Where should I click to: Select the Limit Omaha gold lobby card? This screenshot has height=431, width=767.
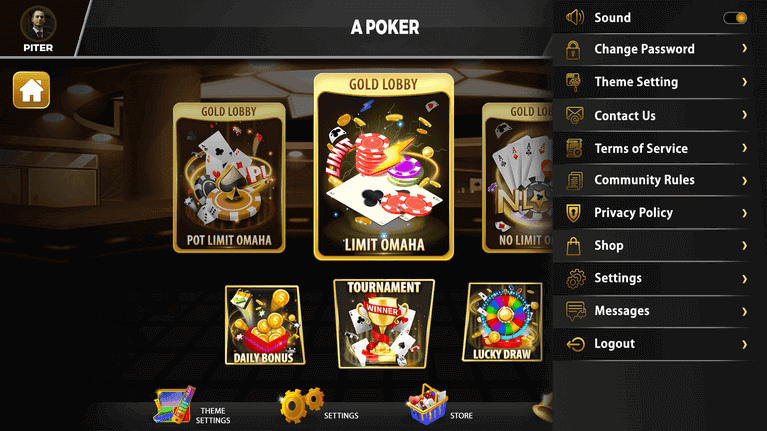[383, 167]
